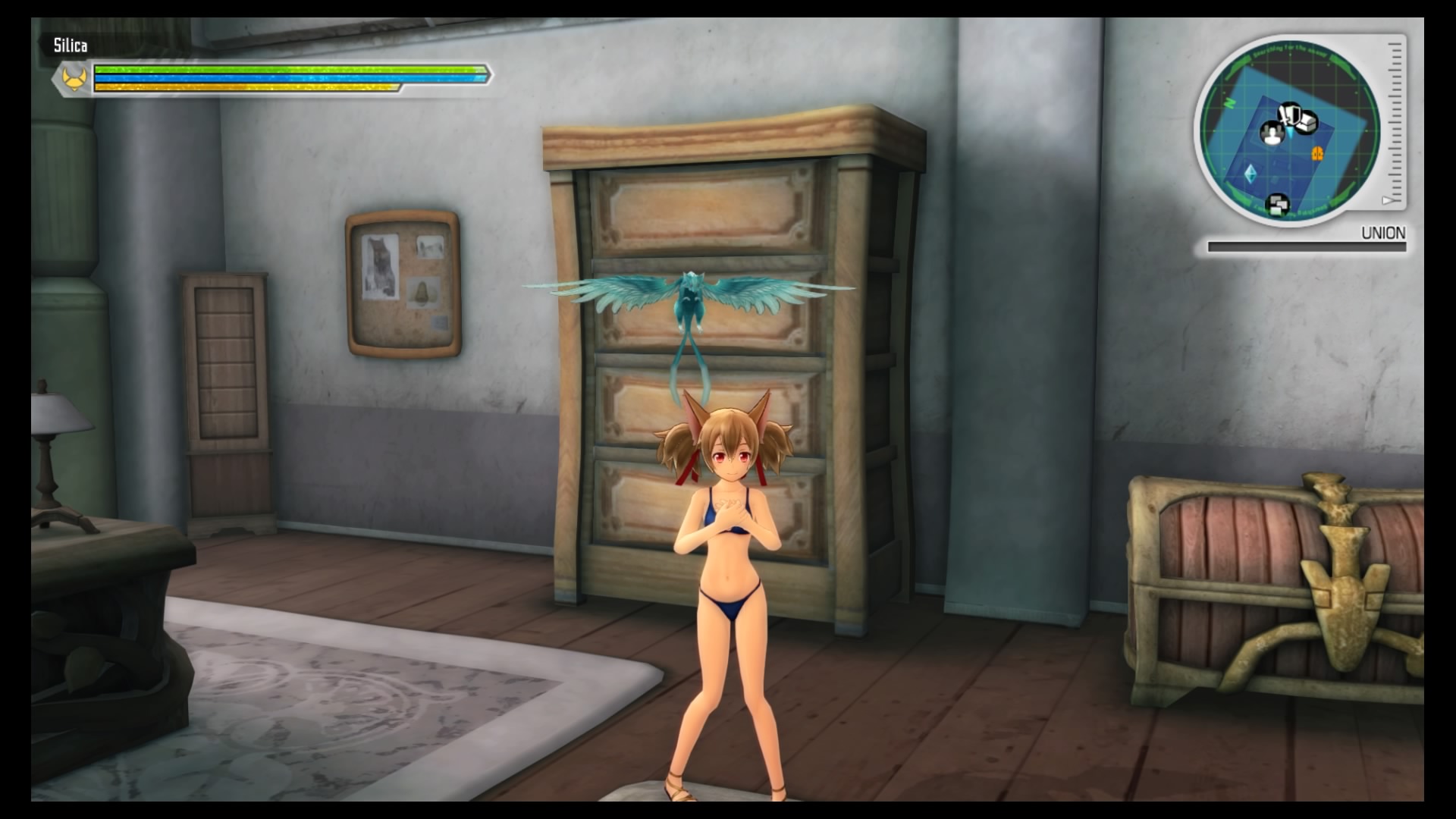Select the sword and shield minimap marker

(1288, 115)
